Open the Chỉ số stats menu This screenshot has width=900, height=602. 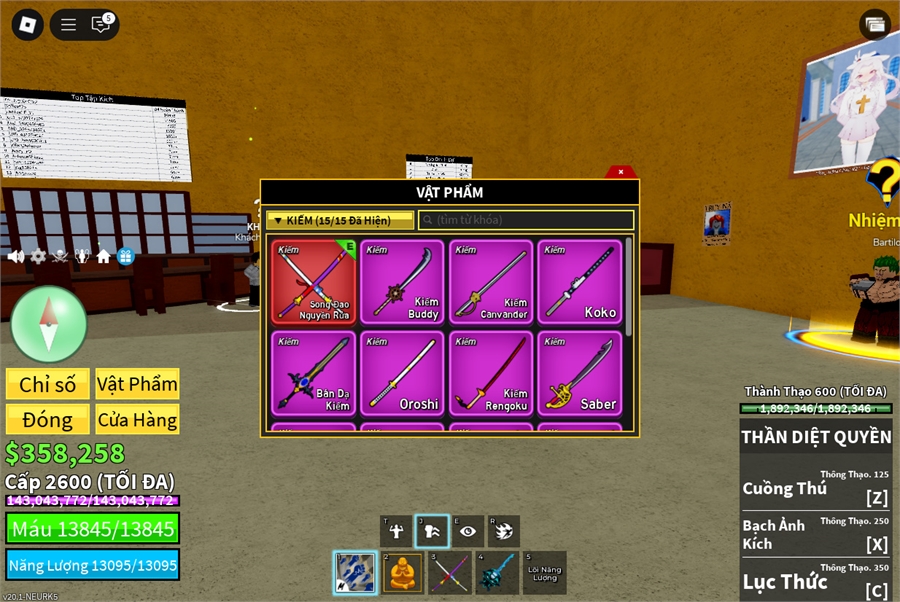(48, 385)
